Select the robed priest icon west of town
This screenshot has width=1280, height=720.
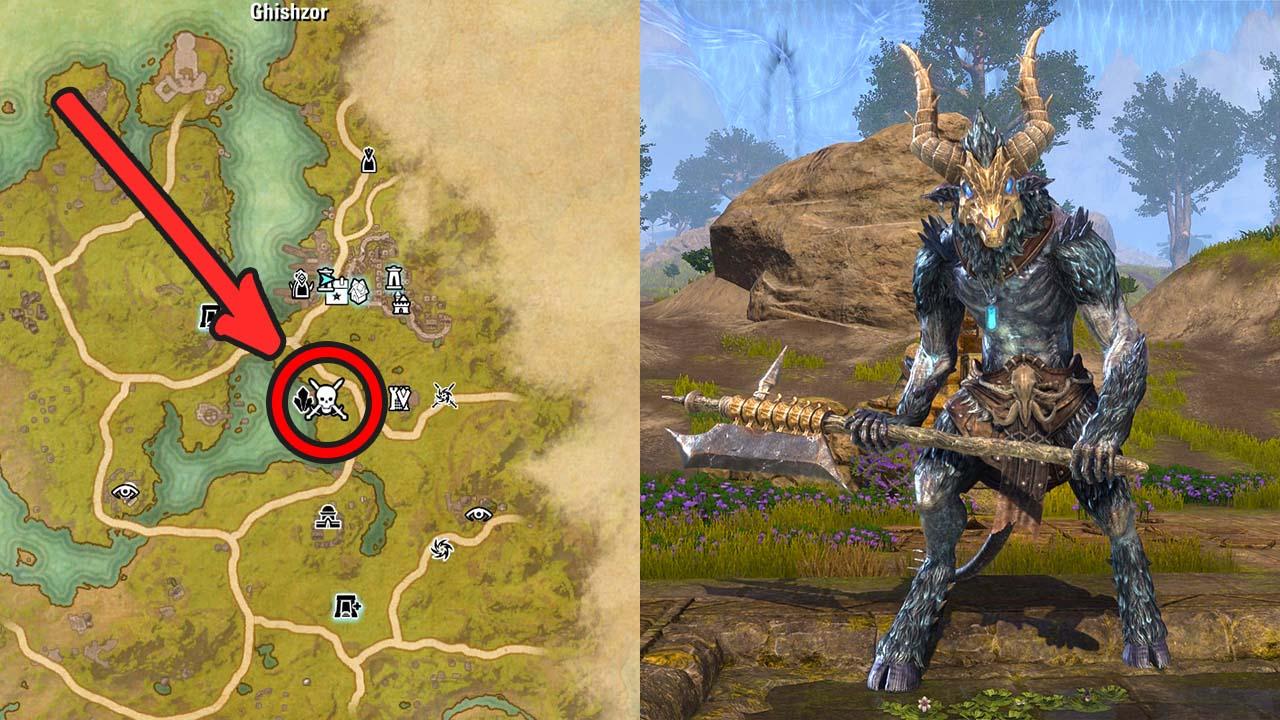(x=300, y=283)
